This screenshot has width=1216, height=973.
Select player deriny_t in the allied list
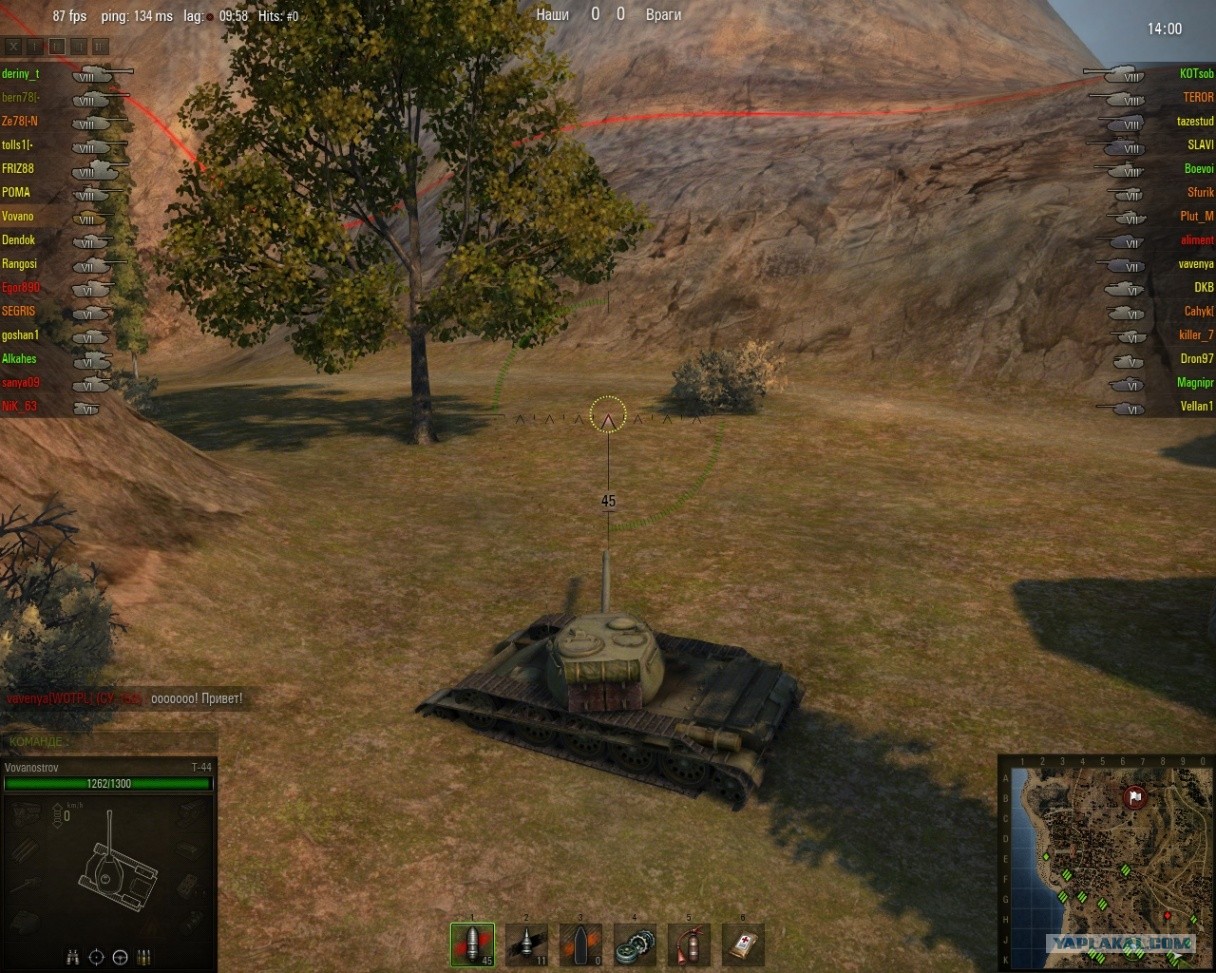pyautogui.click(x=21, y=74)
